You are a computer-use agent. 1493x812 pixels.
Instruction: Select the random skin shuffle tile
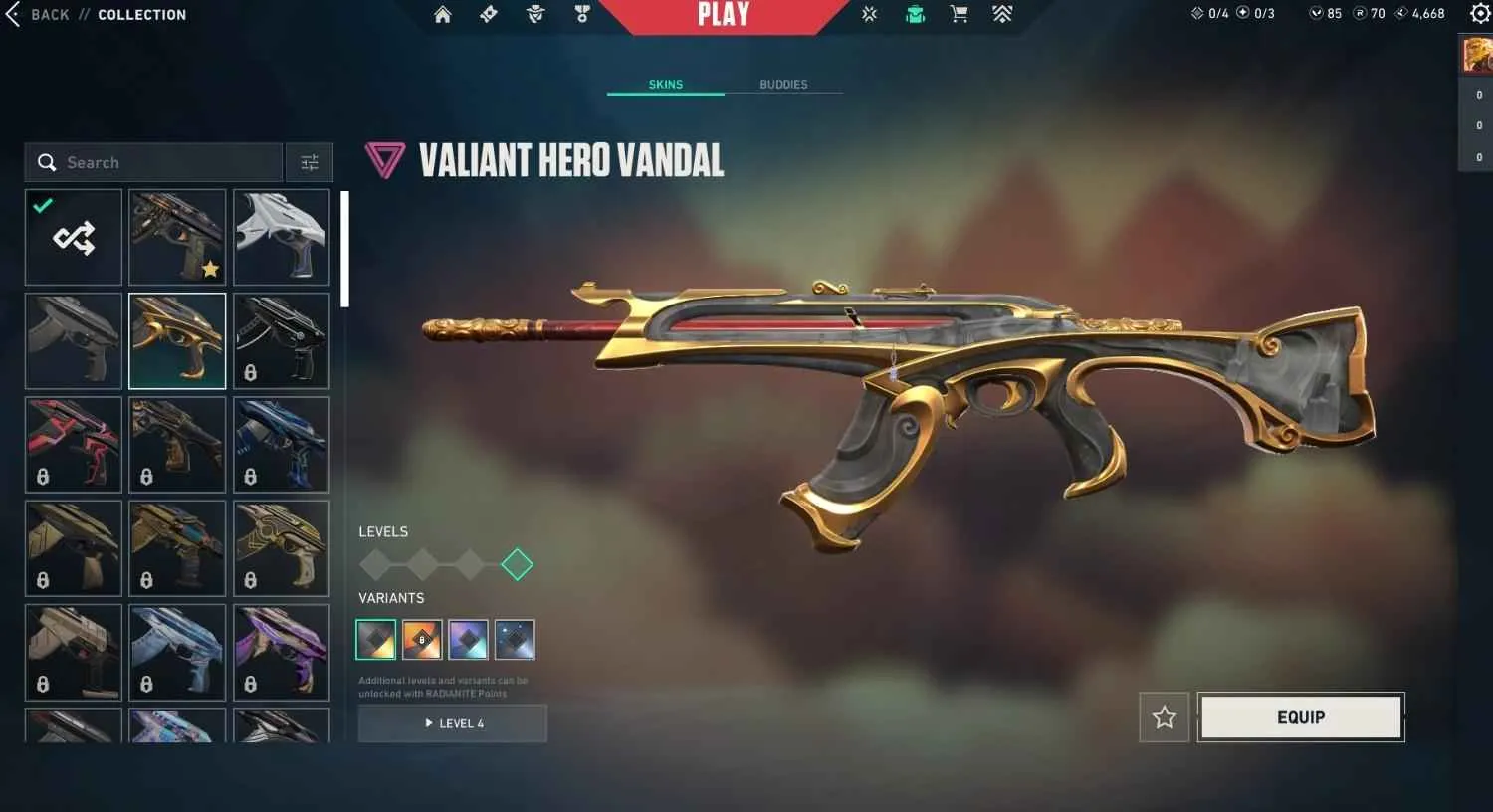coord(72,237)
